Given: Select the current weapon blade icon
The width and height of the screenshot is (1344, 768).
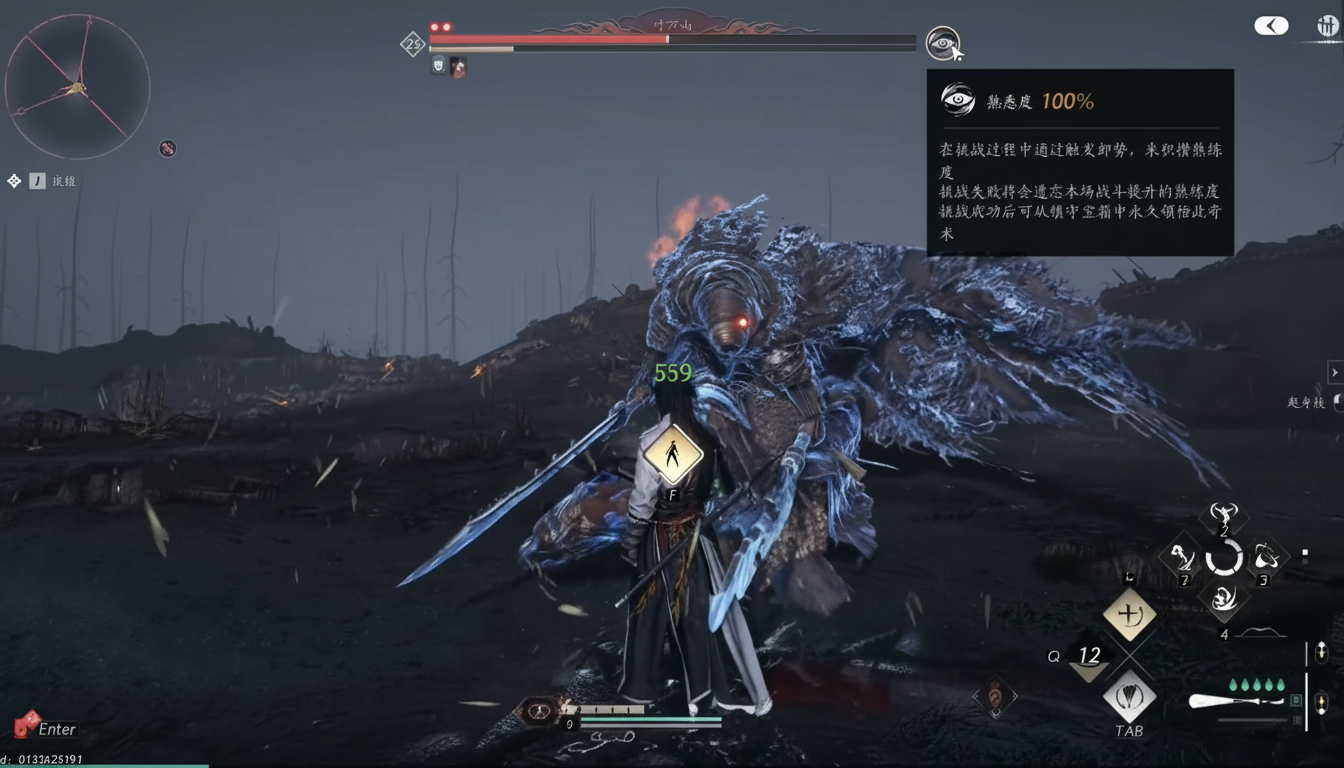Looking at the screenshot, I should (x=1228, y=701).
